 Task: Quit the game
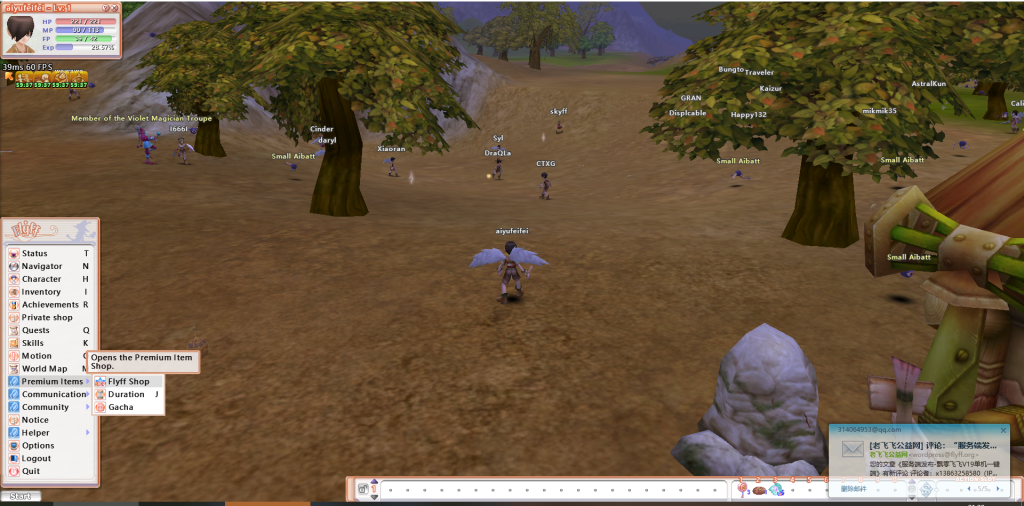click(31, 471)
